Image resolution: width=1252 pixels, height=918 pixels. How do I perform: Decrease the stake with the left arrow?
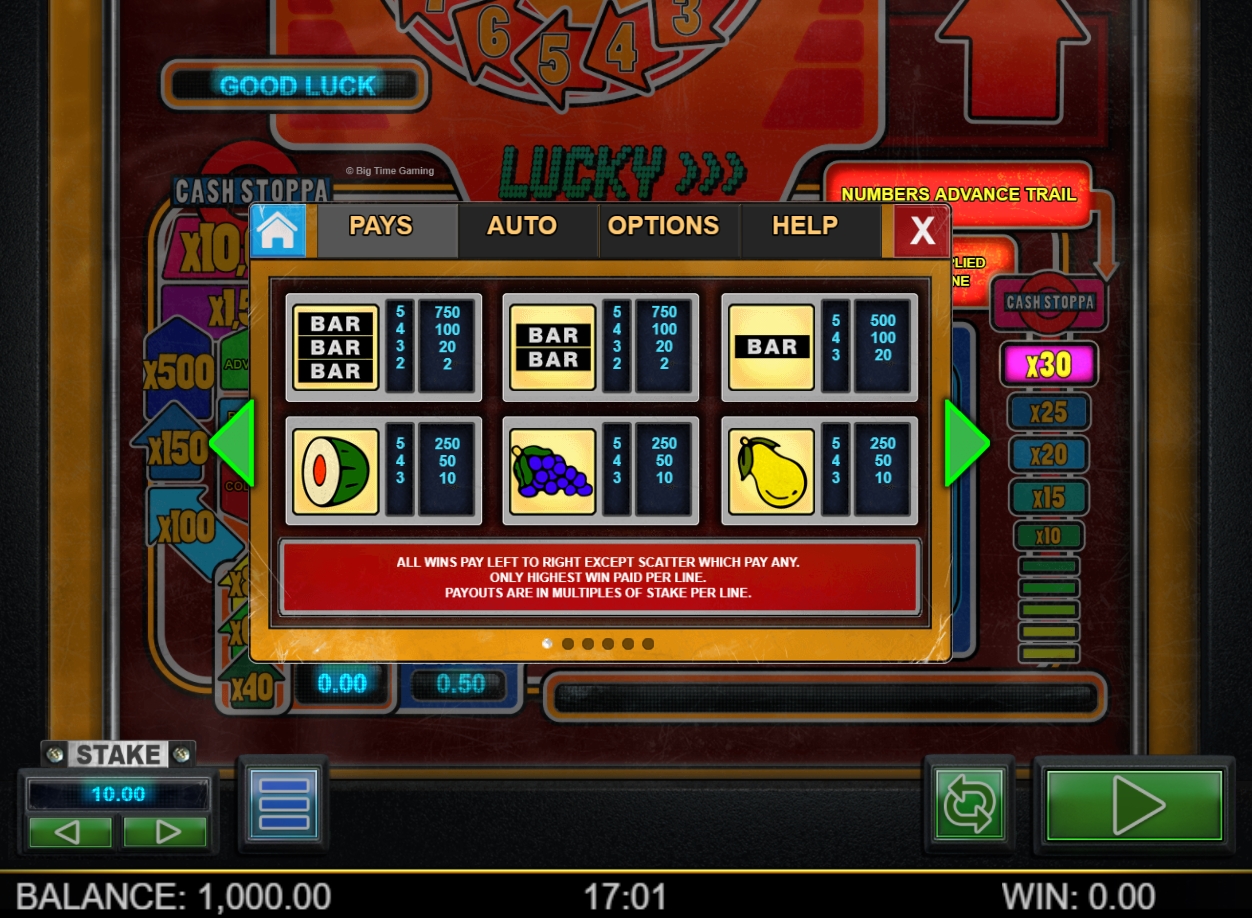(x=69, y=831)
